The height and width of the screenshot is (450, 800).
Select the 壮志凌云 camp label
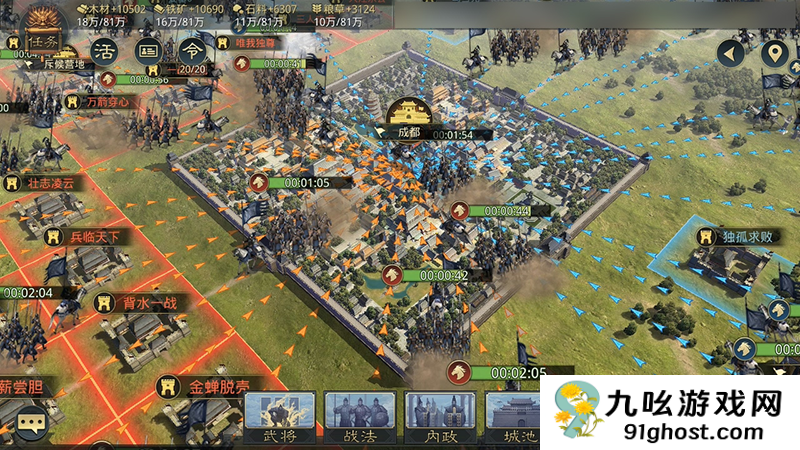pyautogui.click(x=52, y=183)
